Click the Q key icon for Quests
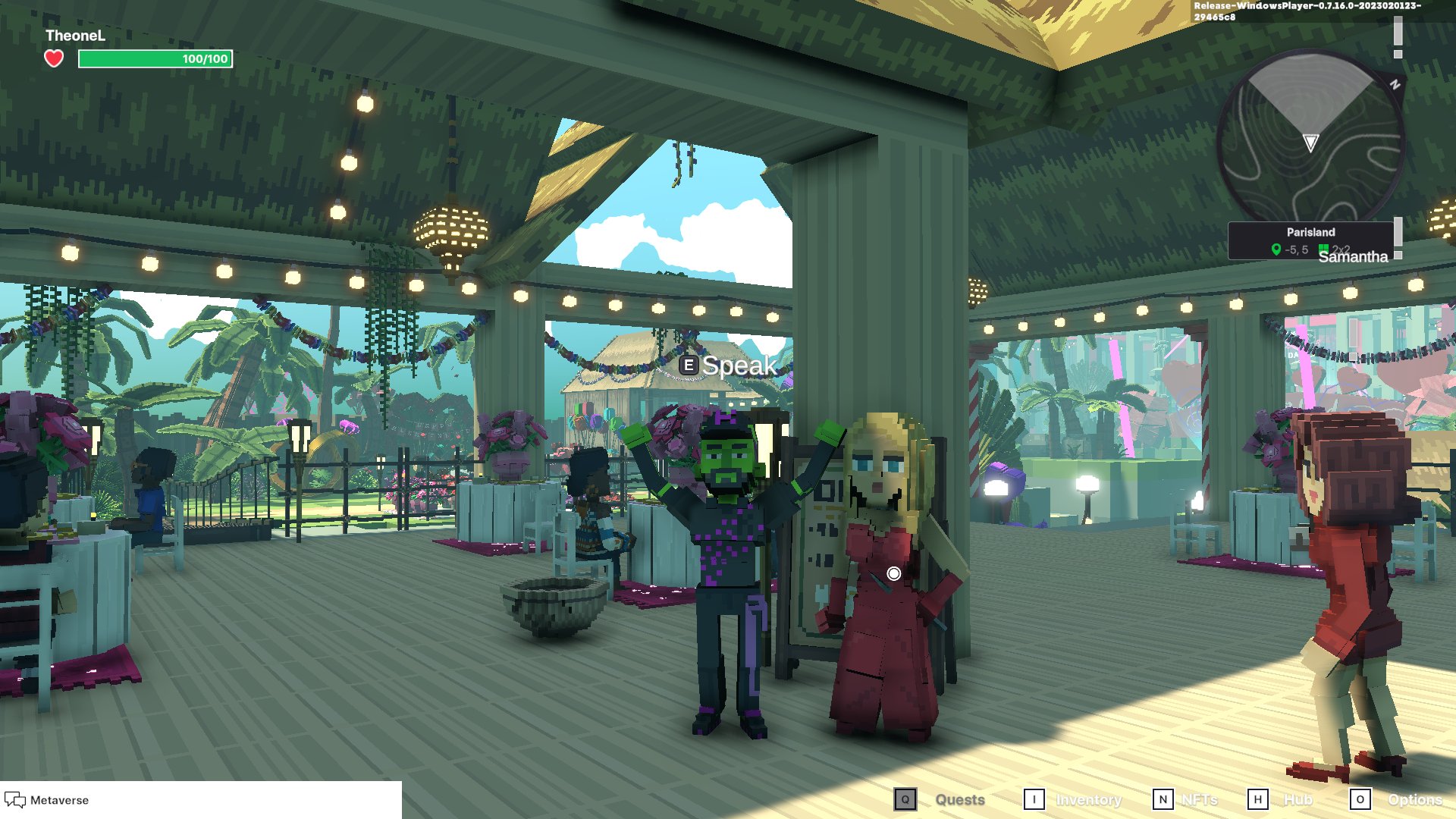 coord(905,799)
